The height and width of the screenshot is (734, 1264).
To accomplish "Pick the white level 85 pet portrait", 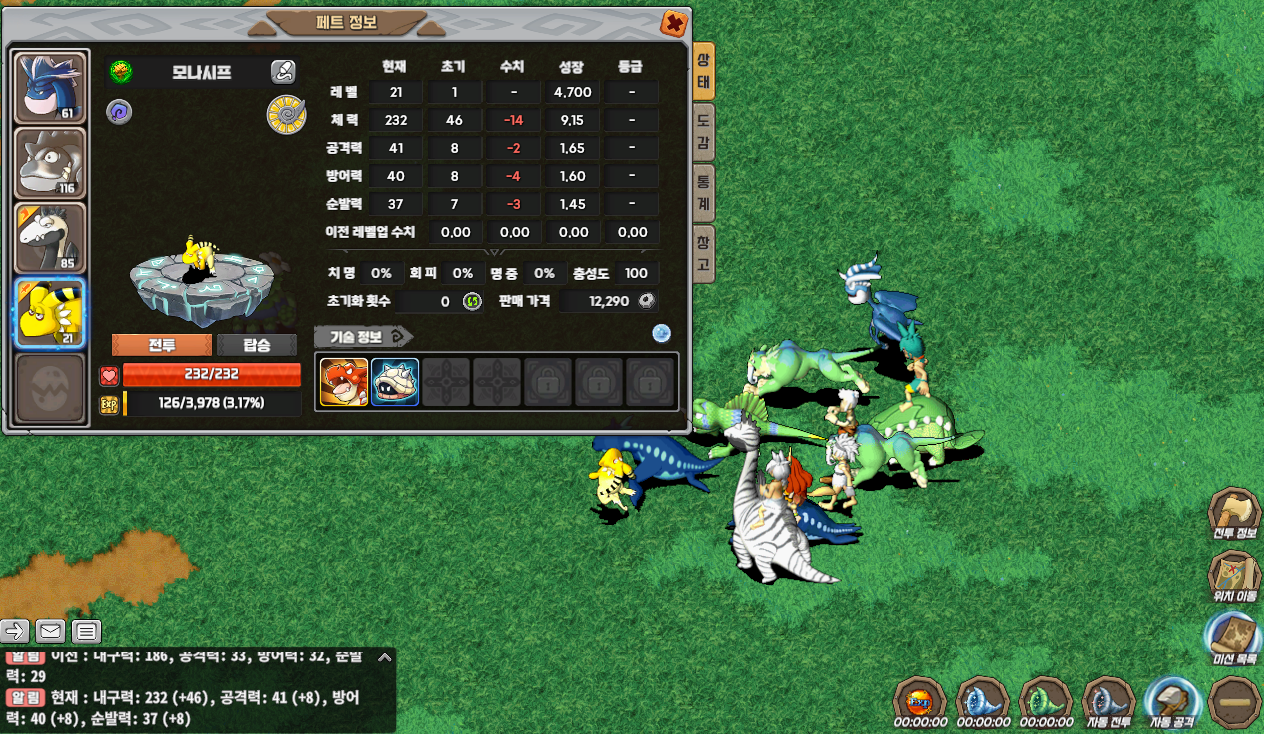I will 50,238.
